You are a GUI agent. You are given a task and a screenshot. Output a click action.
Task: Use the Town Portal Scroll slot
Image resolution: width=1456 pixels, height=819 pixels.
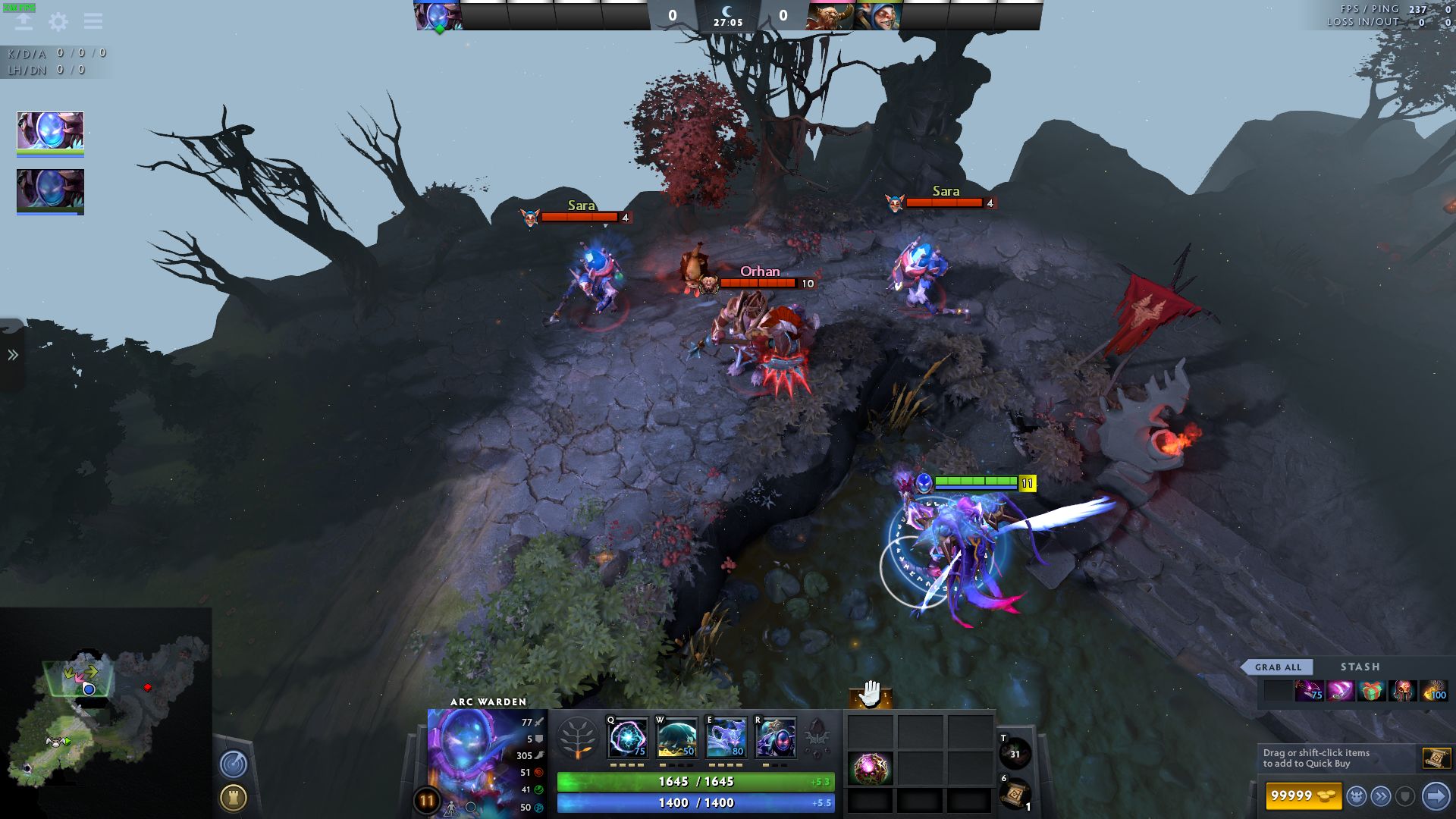point(1015,794)
